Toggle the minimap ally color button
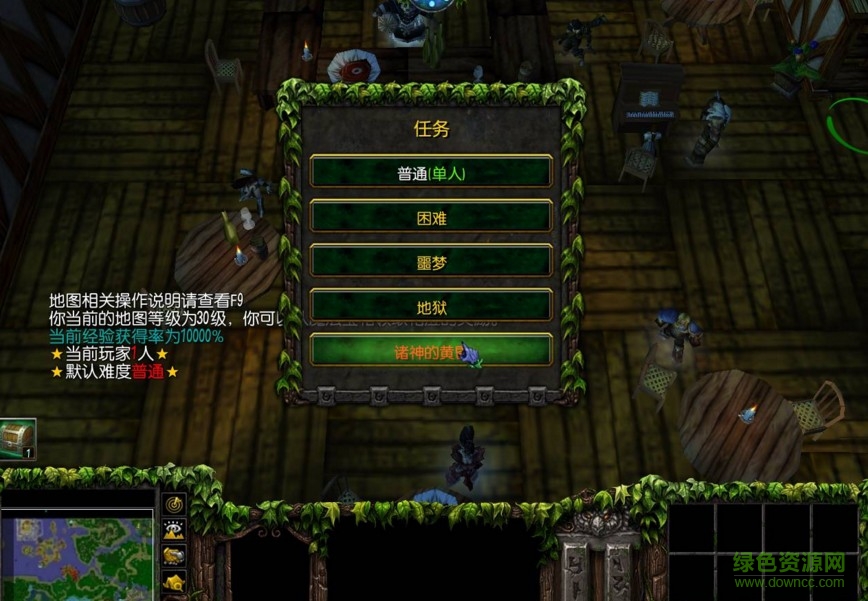Screen dimensions: 868x601 174,556
